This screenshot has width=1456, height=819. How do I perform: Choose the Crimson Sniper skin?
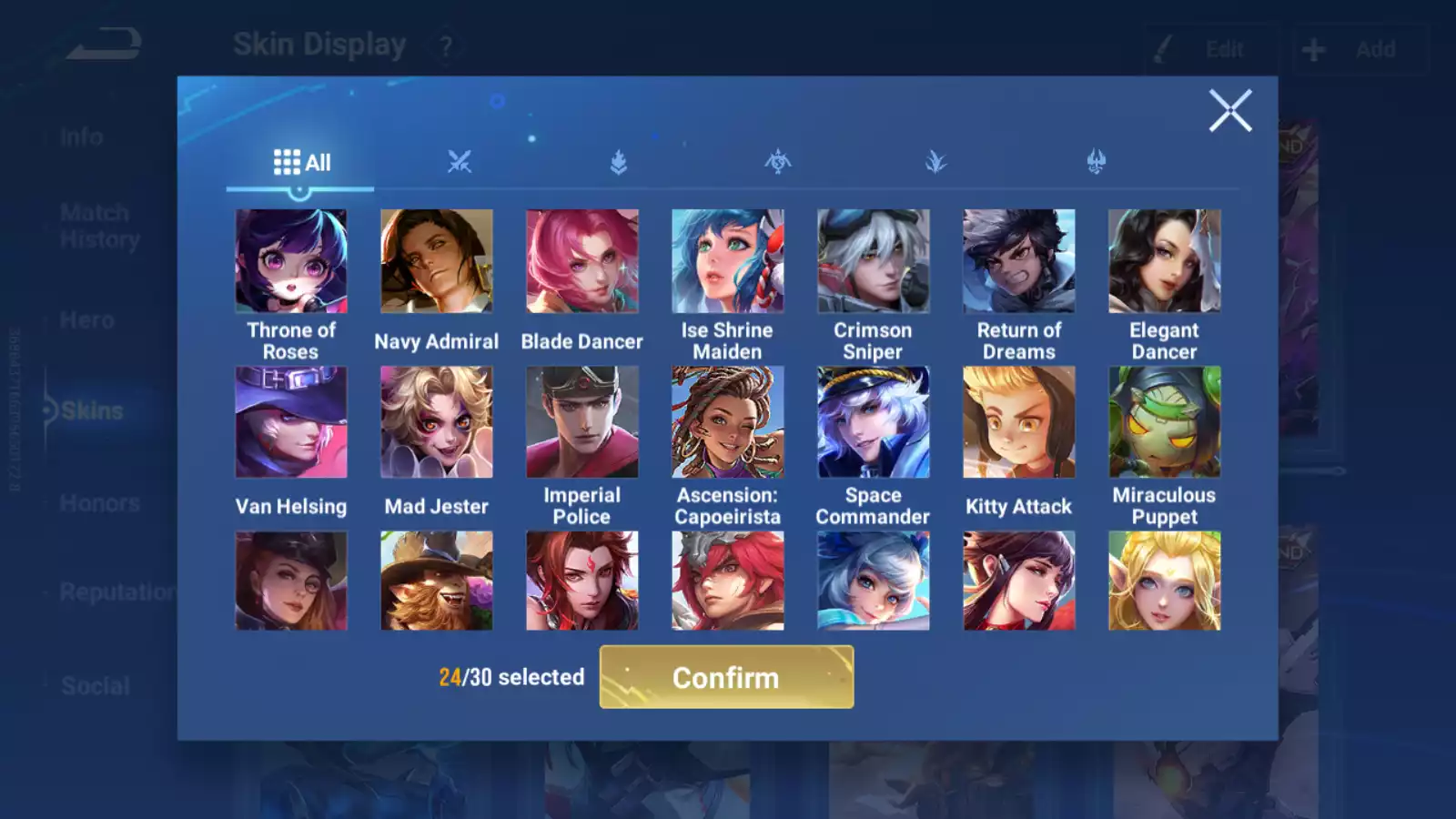pos(873,261)
